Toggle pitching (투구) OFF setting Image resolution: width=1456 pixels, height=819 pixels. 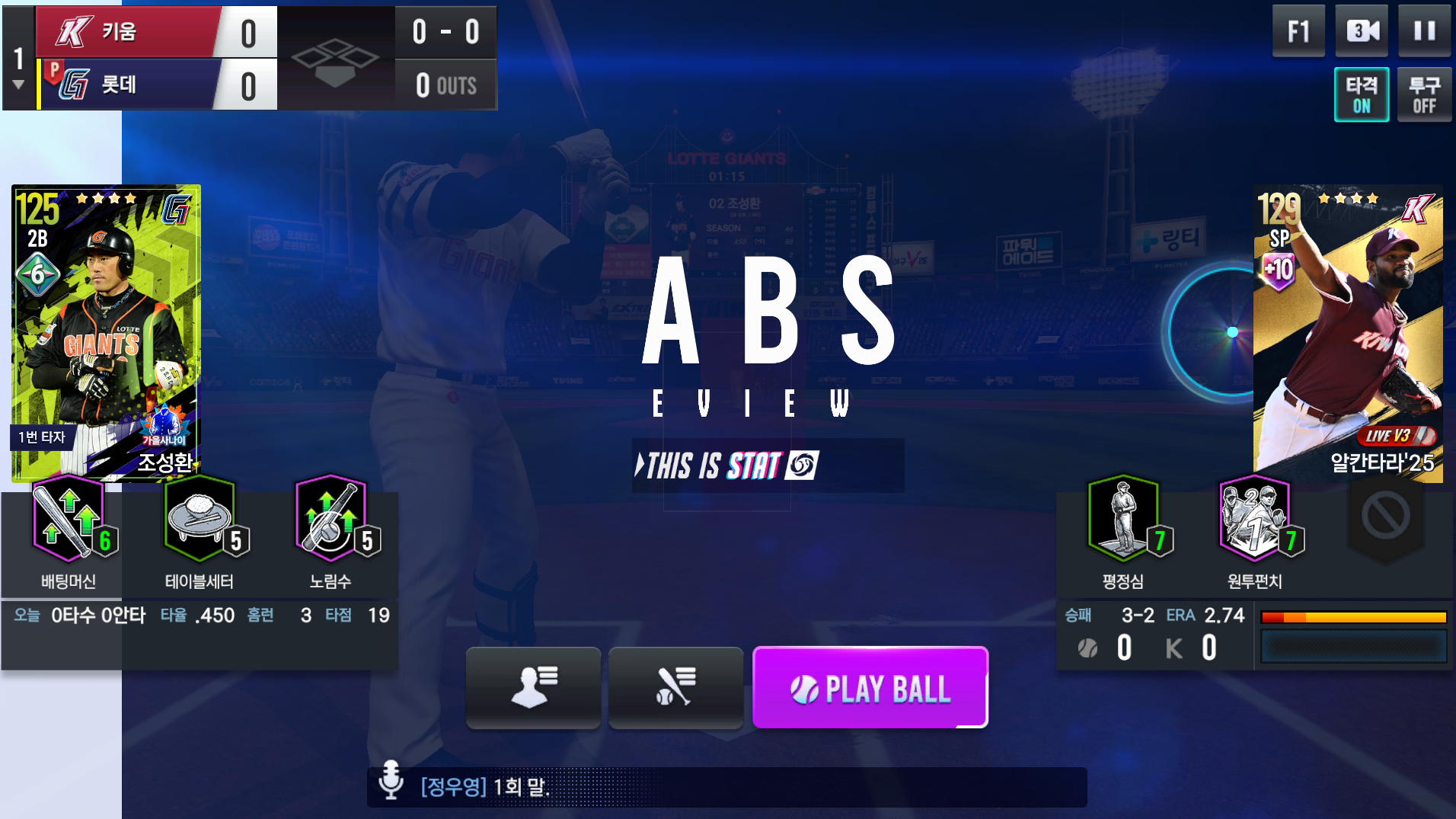tap(1424, 94)
